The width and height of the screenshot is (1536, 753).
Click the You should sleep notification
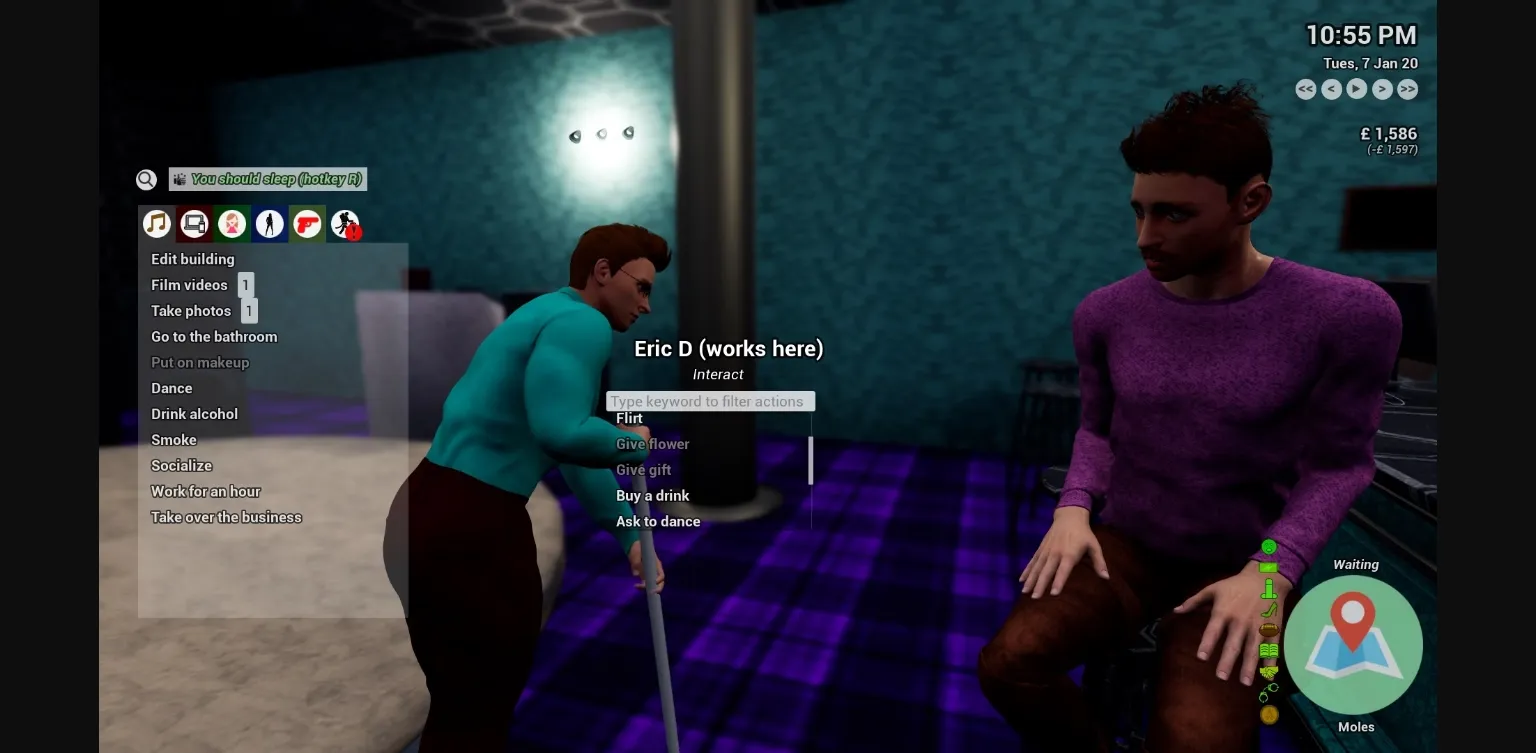click(268, 178)
